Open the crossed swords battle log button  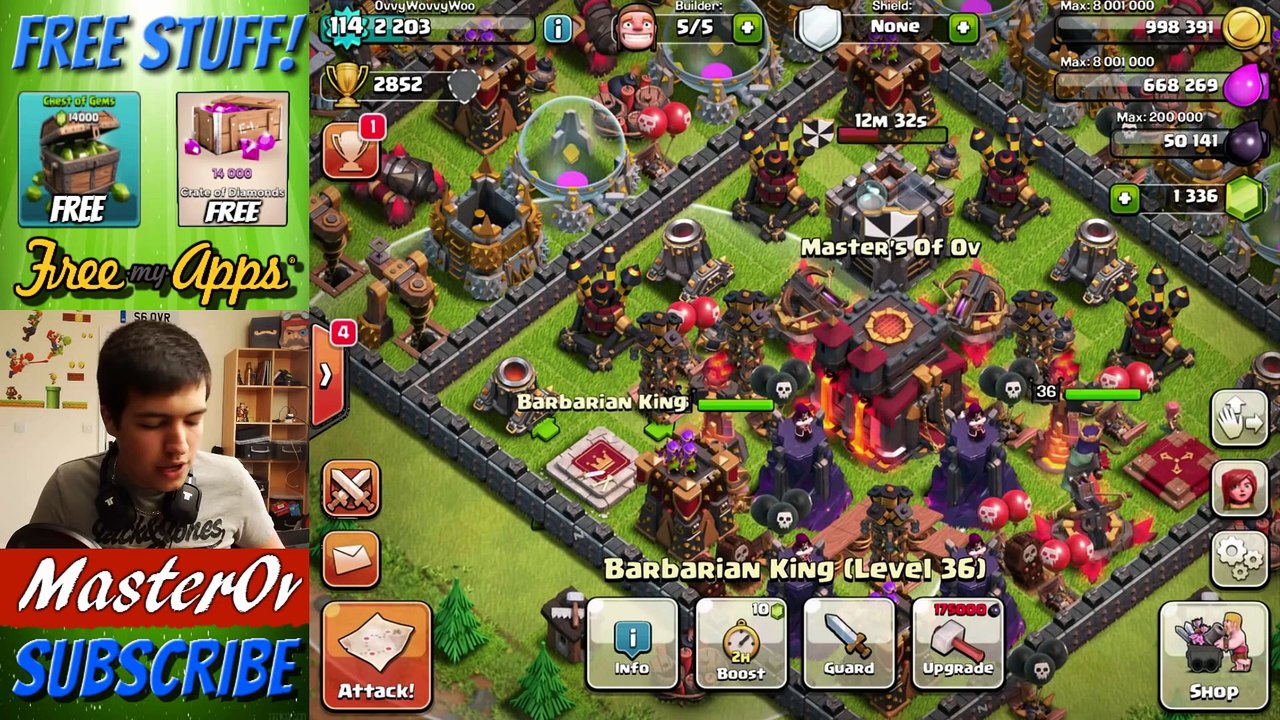pos(351,489)
